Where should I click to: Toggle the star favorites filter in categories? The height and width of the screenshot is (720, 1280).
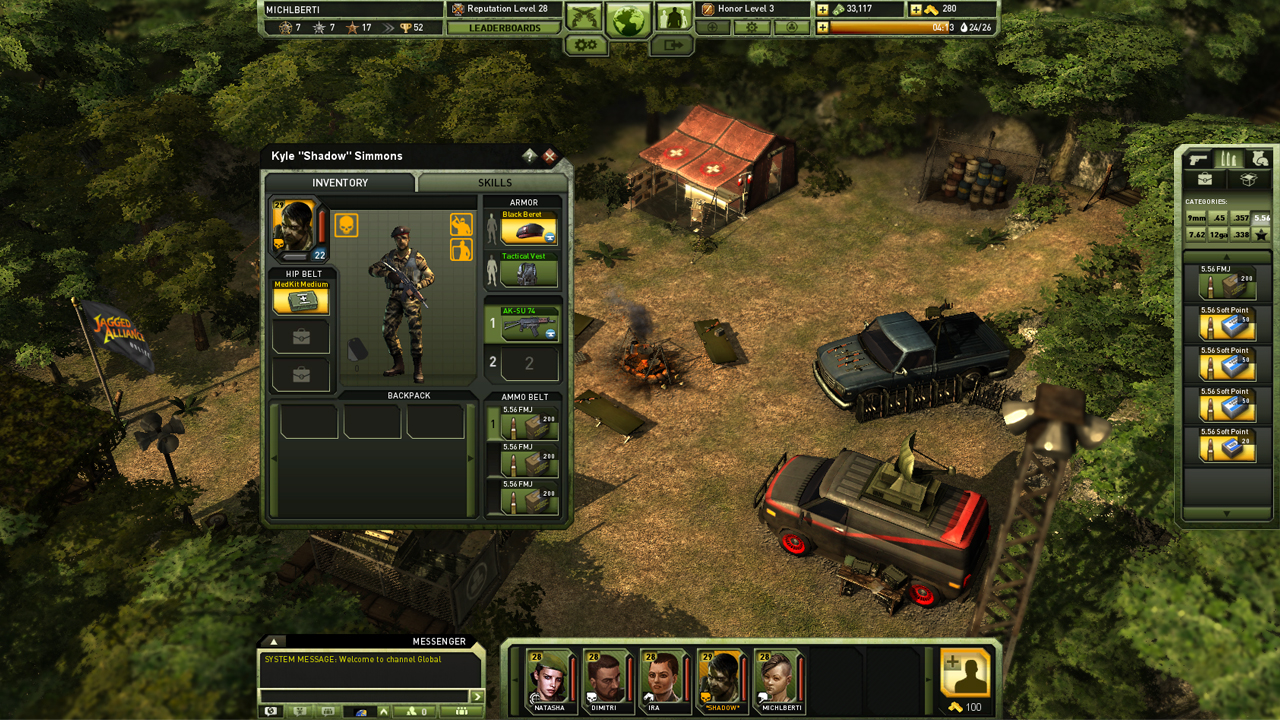pos(1261,234)
